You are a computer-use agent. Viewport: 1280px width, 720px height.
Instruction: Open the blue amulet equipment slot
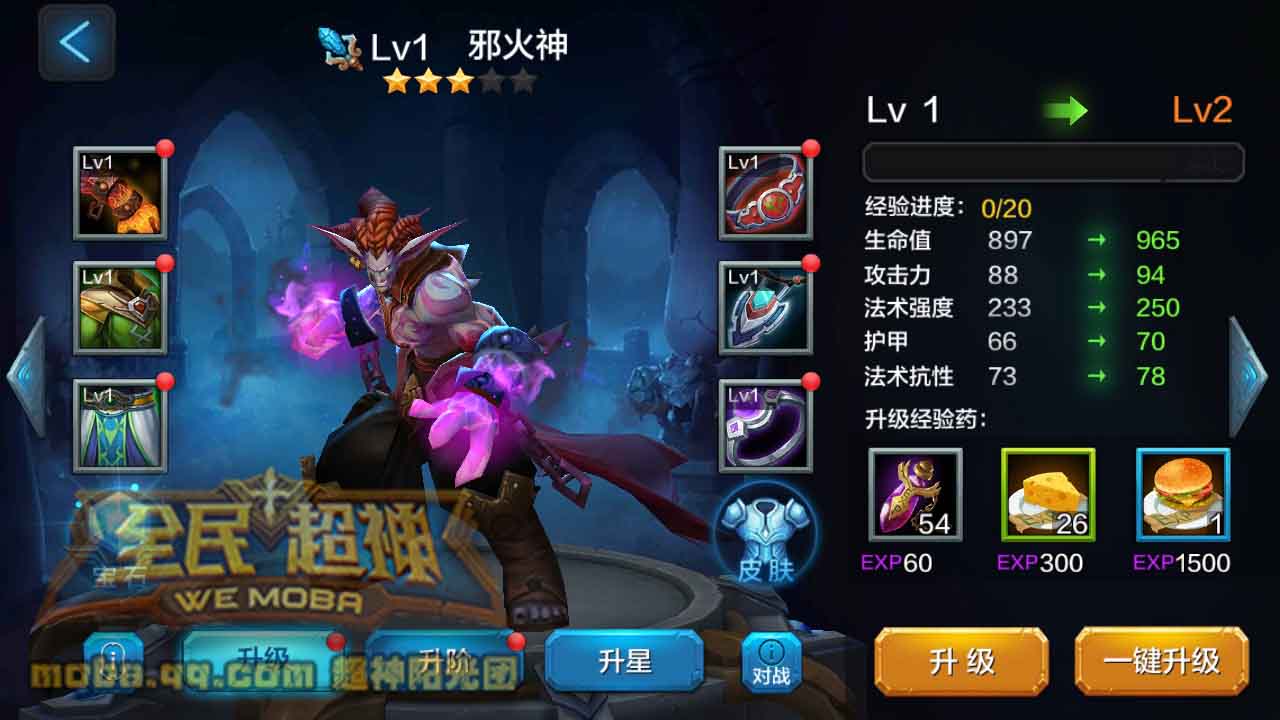click(x=765, y=310)
